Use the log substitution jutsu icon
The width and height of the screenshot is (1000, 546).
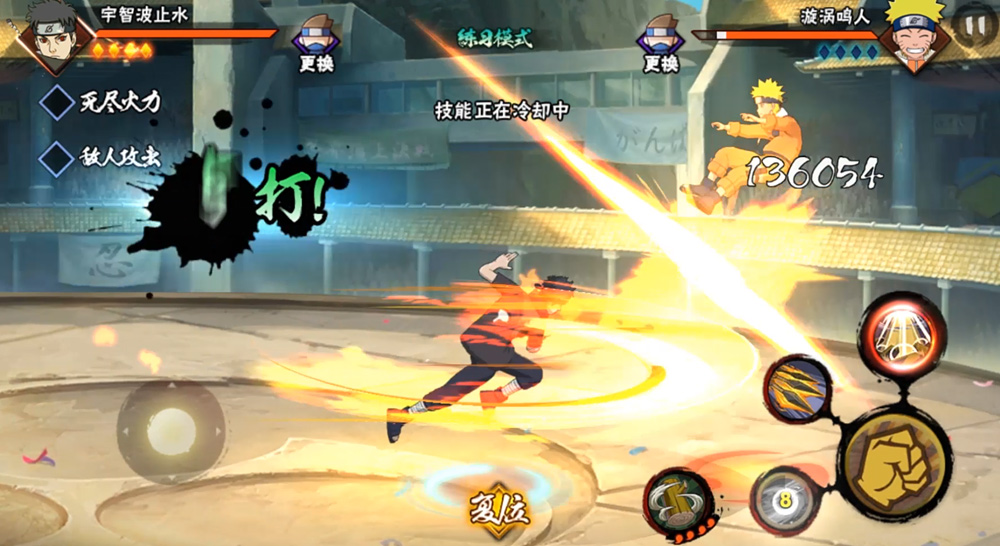pos(678,500)
